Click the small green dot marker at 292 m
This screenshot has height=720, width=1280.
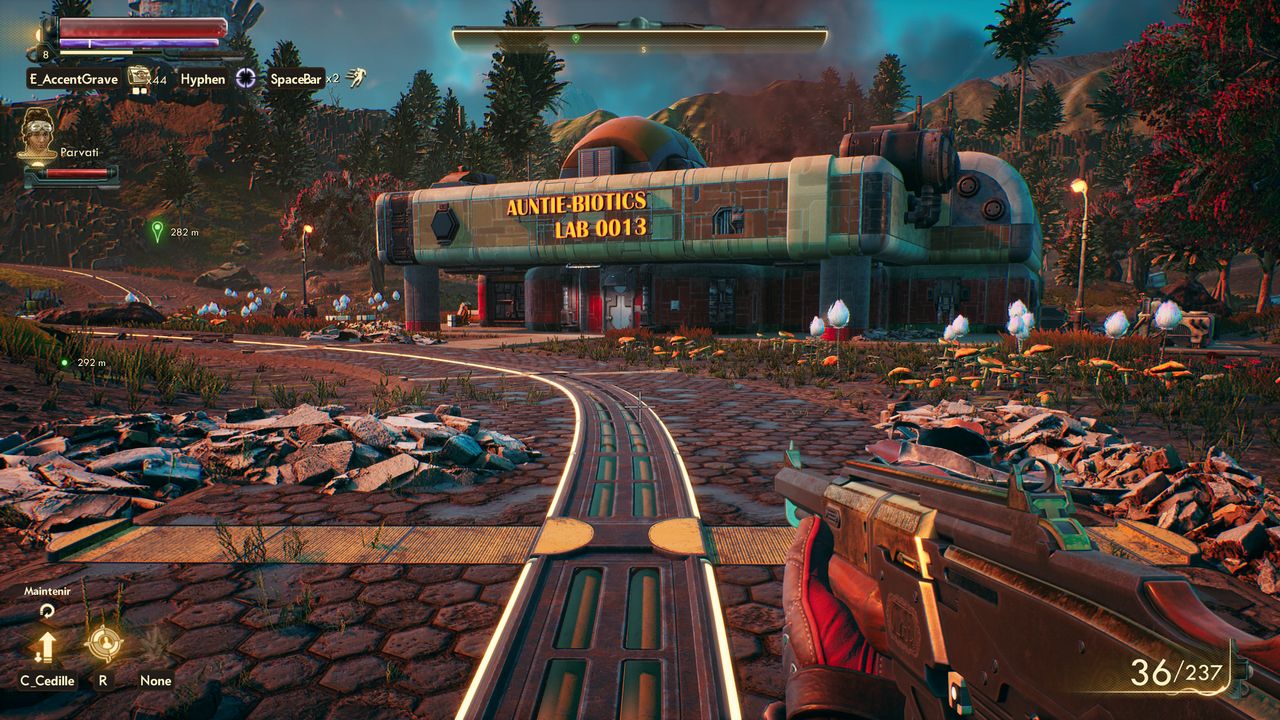coord(65,362)
